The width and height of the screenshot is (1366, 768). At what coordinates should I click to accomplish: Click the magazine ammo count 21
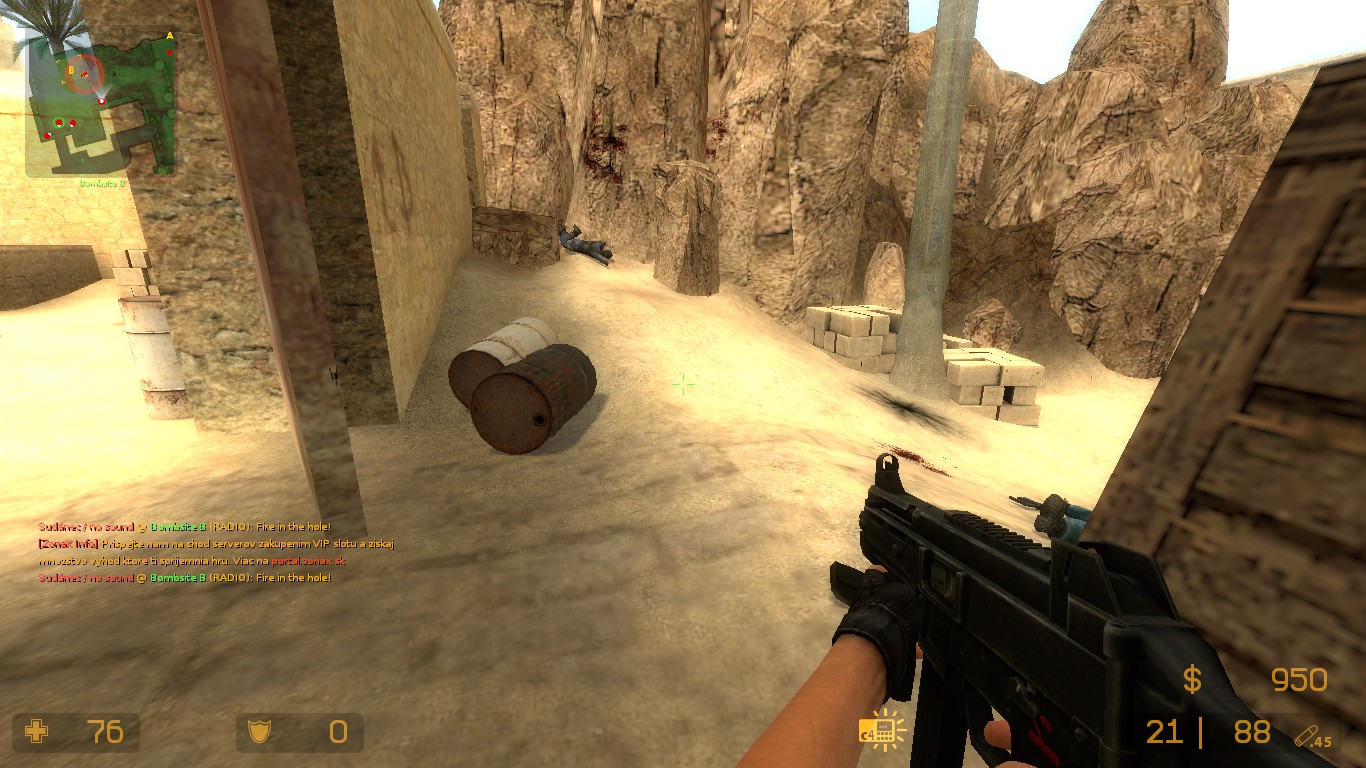(x=1165, y=733)
